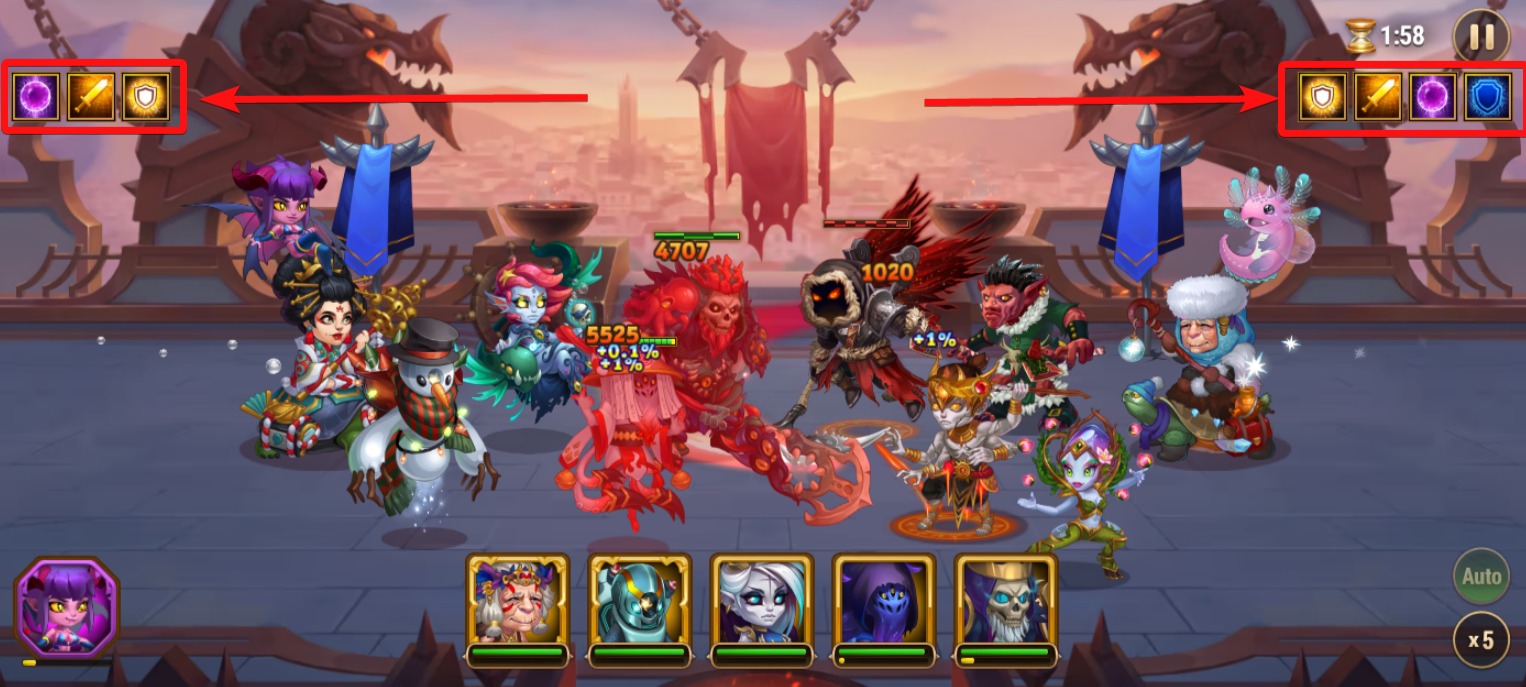Click the purple-haired horned pet portrait
Screen dimensions: 1526x687
click(x=66, y=607)
